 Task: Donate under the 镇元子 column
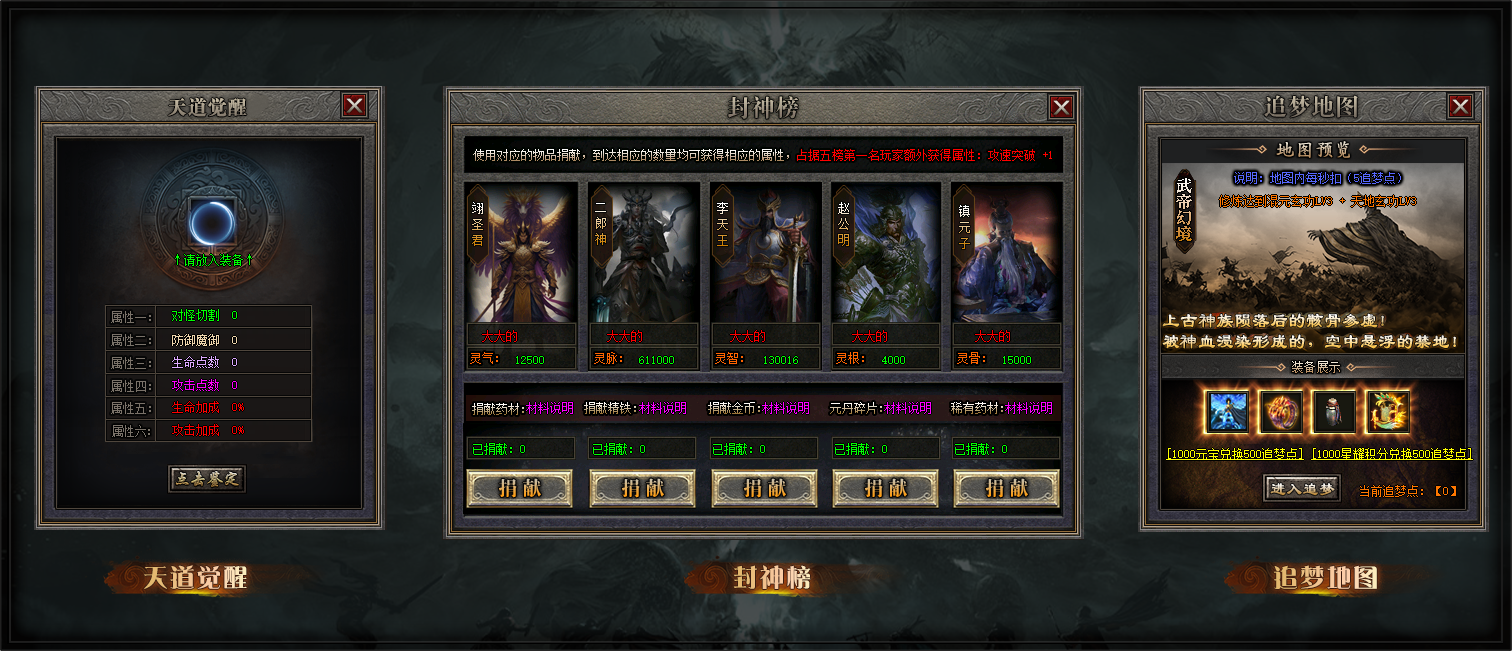point(1006,488)
